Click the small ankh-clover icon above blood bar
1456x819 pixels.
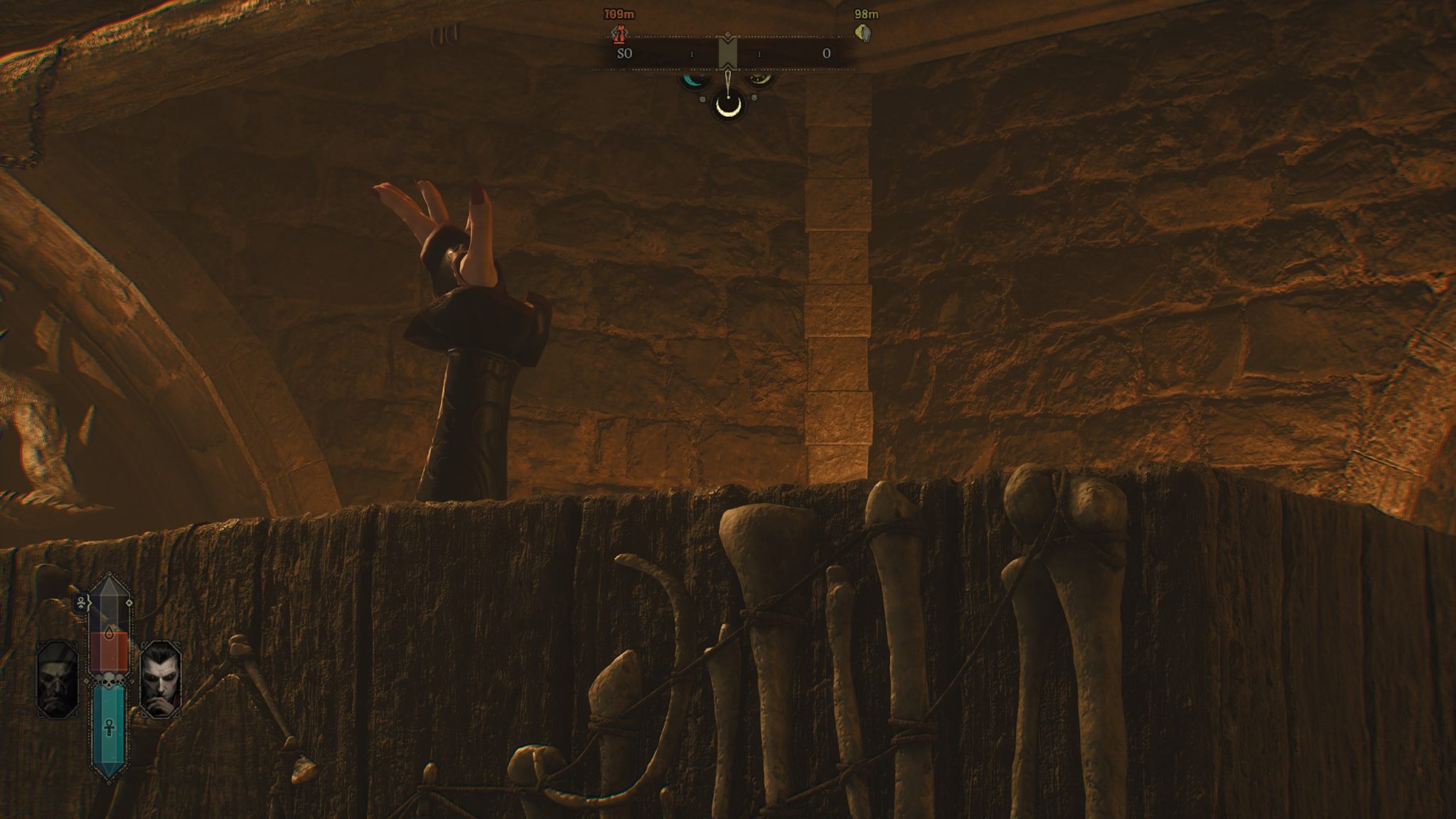(x=82, y=604)
